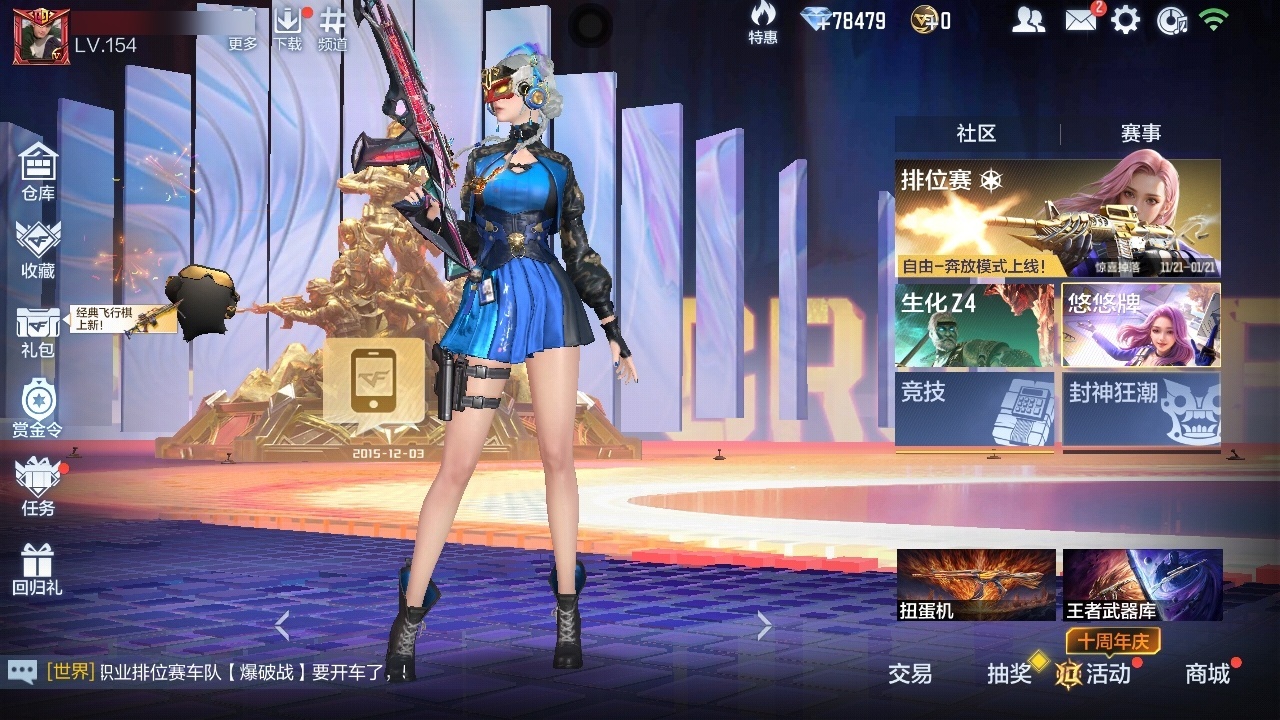The image size is (1280, 720).
Task: Open the 商城 shop
Action: [x=1208, y=673]
